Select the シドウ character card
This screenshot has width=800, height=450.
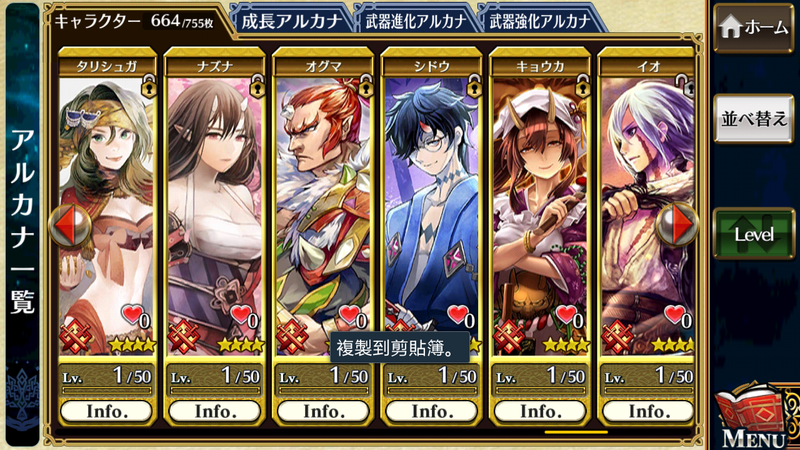tap(431, 200)
